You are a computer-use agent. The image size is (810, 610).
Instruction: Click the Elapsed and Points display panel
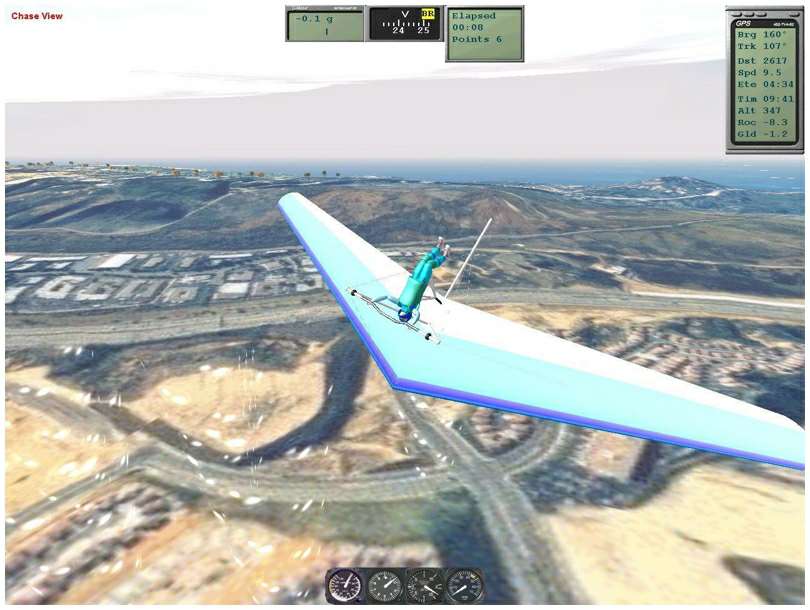(484, 33)
